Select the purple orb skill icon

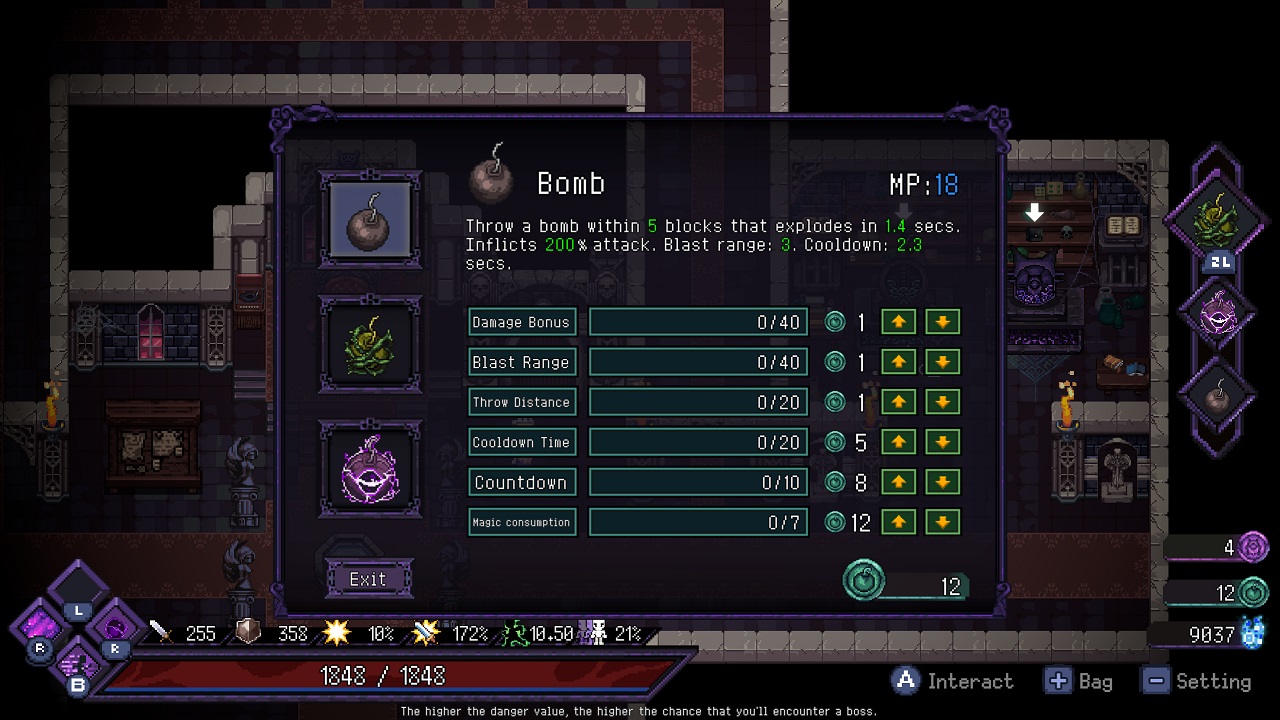370,468
